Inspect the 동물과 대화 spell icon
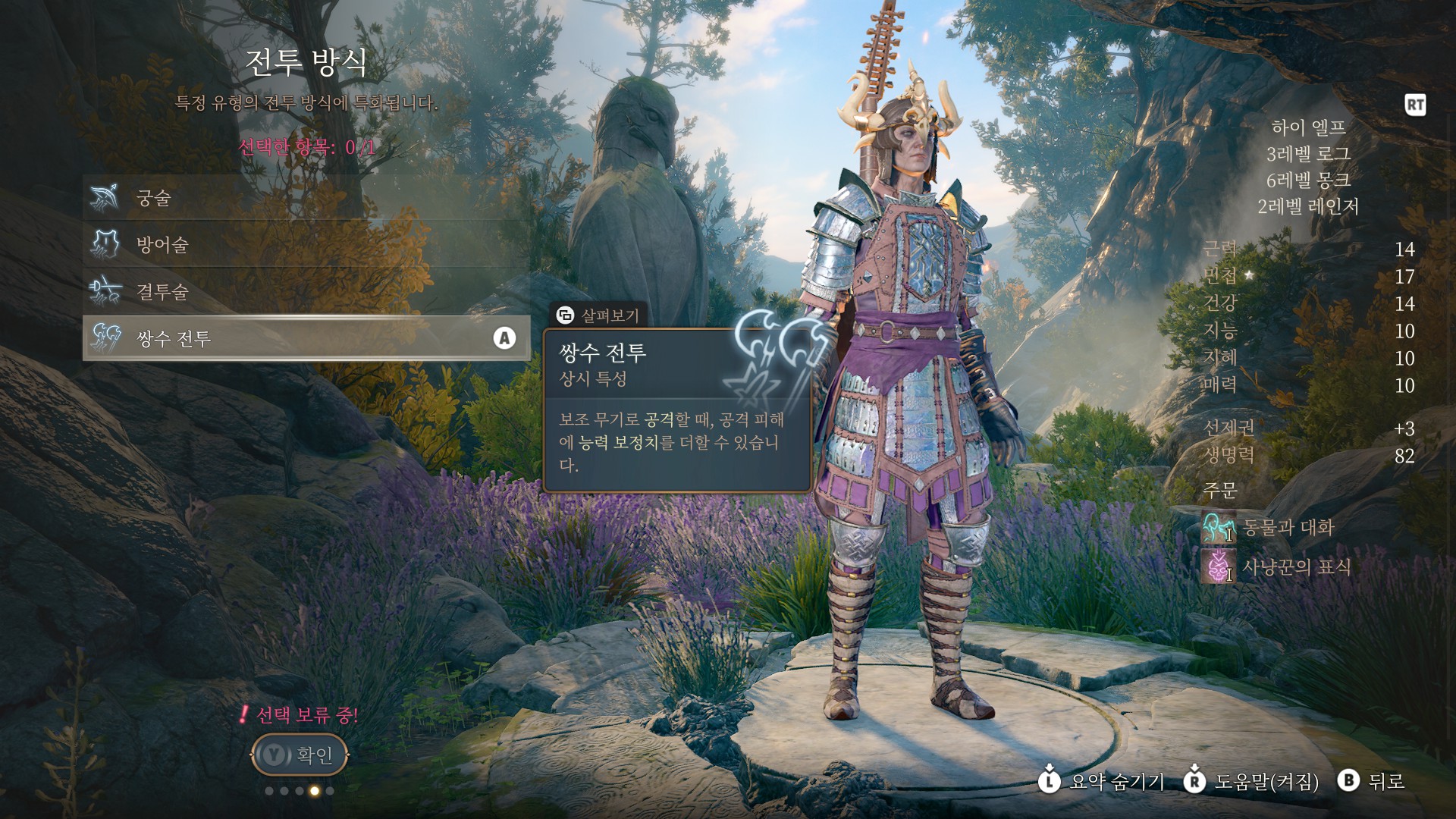Viewport: 1456px width, 819px height. pos(1218,527)
